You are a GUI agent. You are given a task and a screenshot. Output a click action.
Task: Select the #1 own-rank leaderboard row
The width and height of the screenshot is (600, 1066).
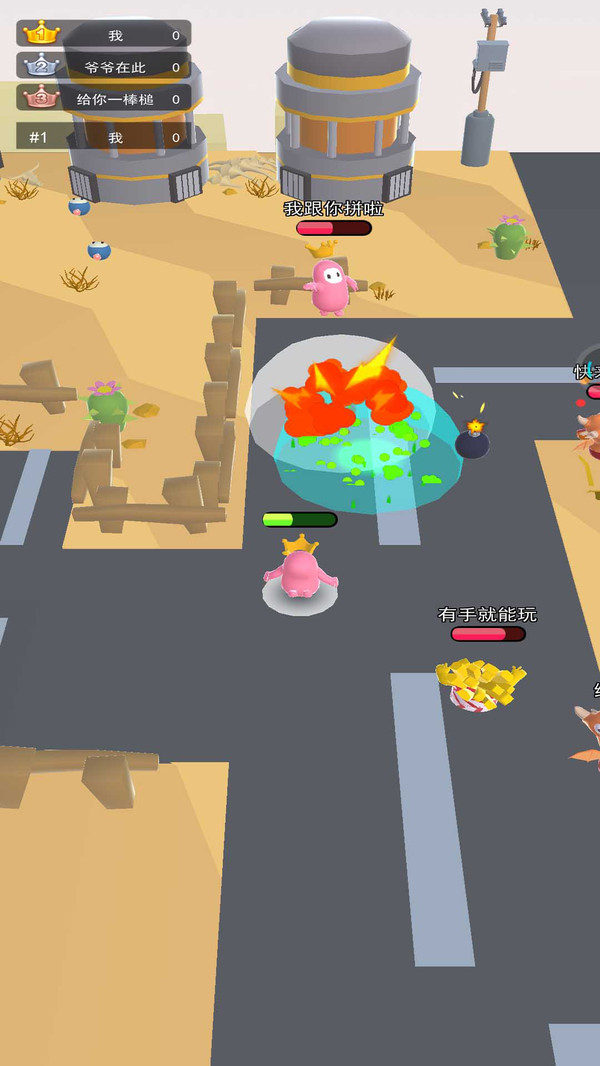(x=104, y=137)
